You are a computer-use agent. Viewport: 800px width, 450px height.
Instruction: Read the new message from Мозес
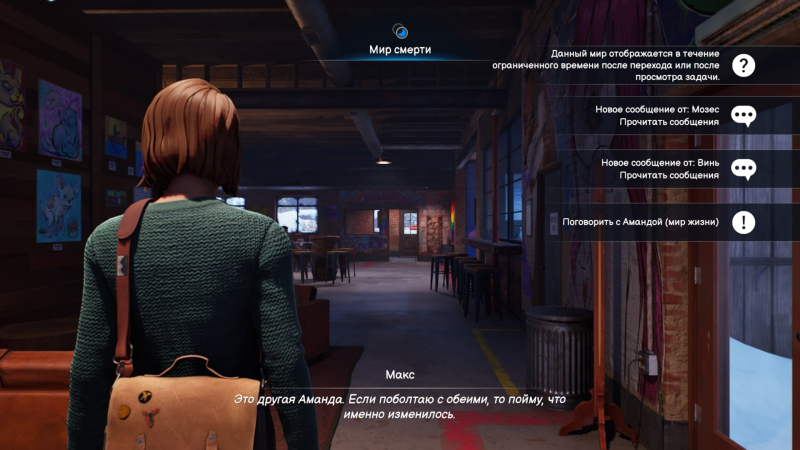tap(743, 116)
